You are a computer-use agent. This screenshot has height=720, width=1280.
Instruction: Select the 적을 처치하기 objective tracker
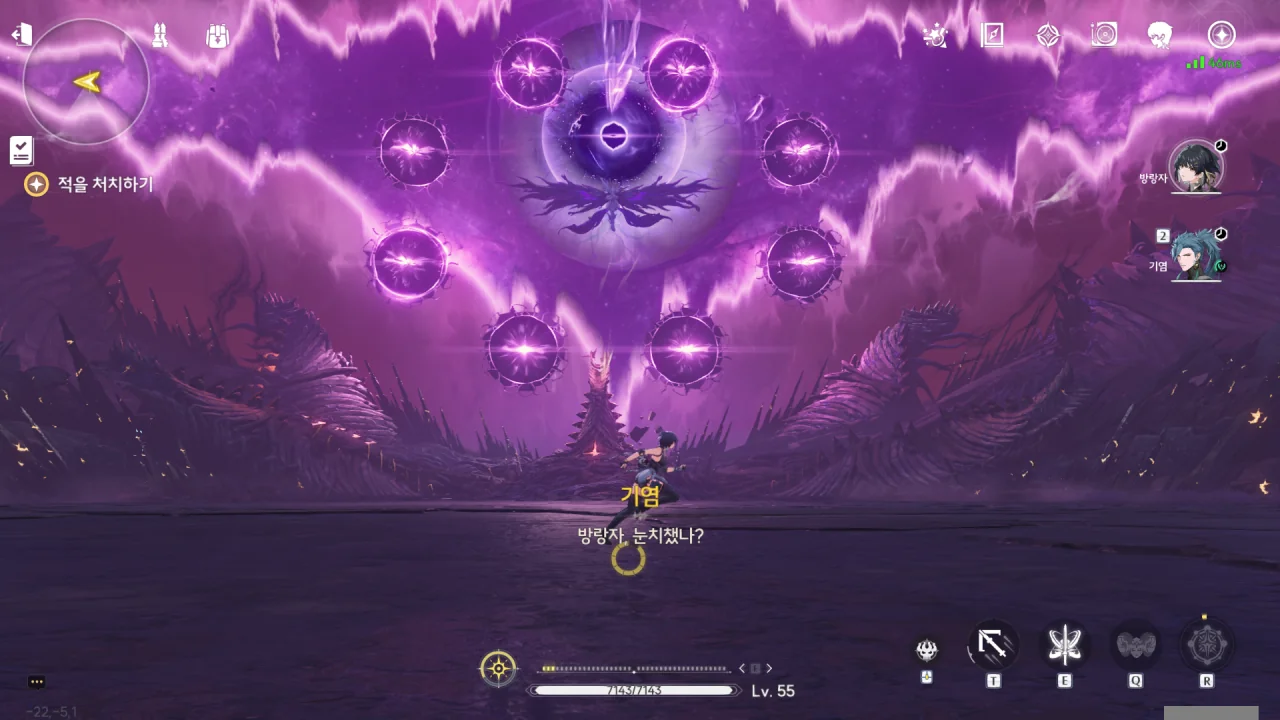(x=90, y=184)
